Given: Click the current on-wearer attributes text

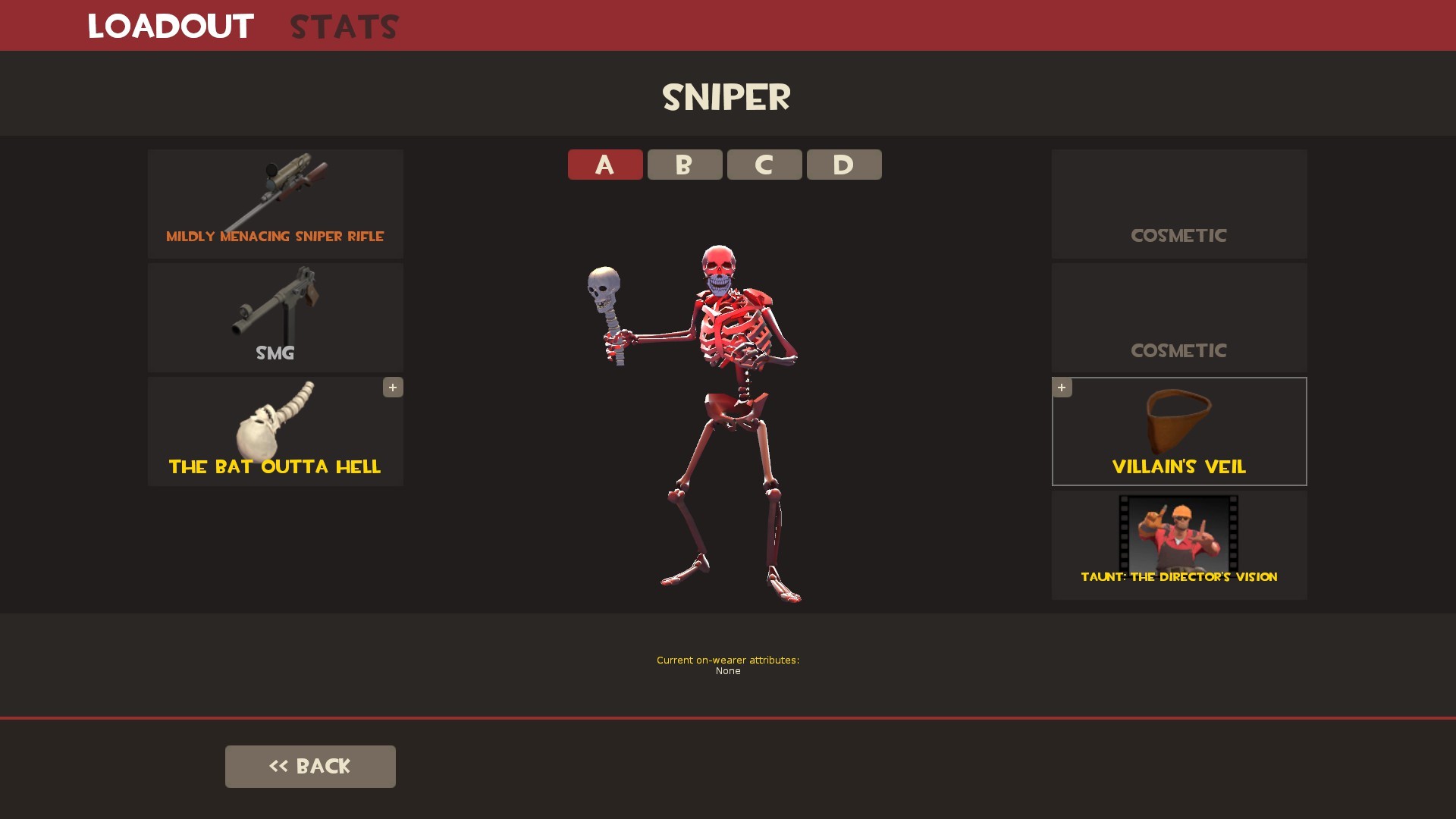Looking at the screenshot, I should click(727, 665).
